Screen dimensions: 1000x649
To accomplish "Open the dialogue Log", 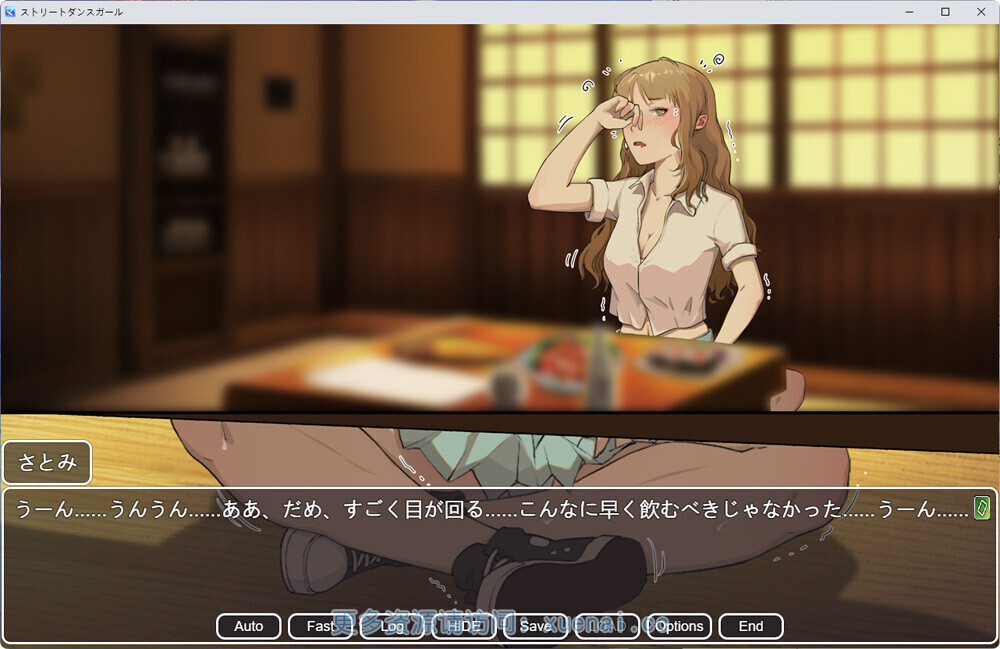I will click(x=392, y=626).
